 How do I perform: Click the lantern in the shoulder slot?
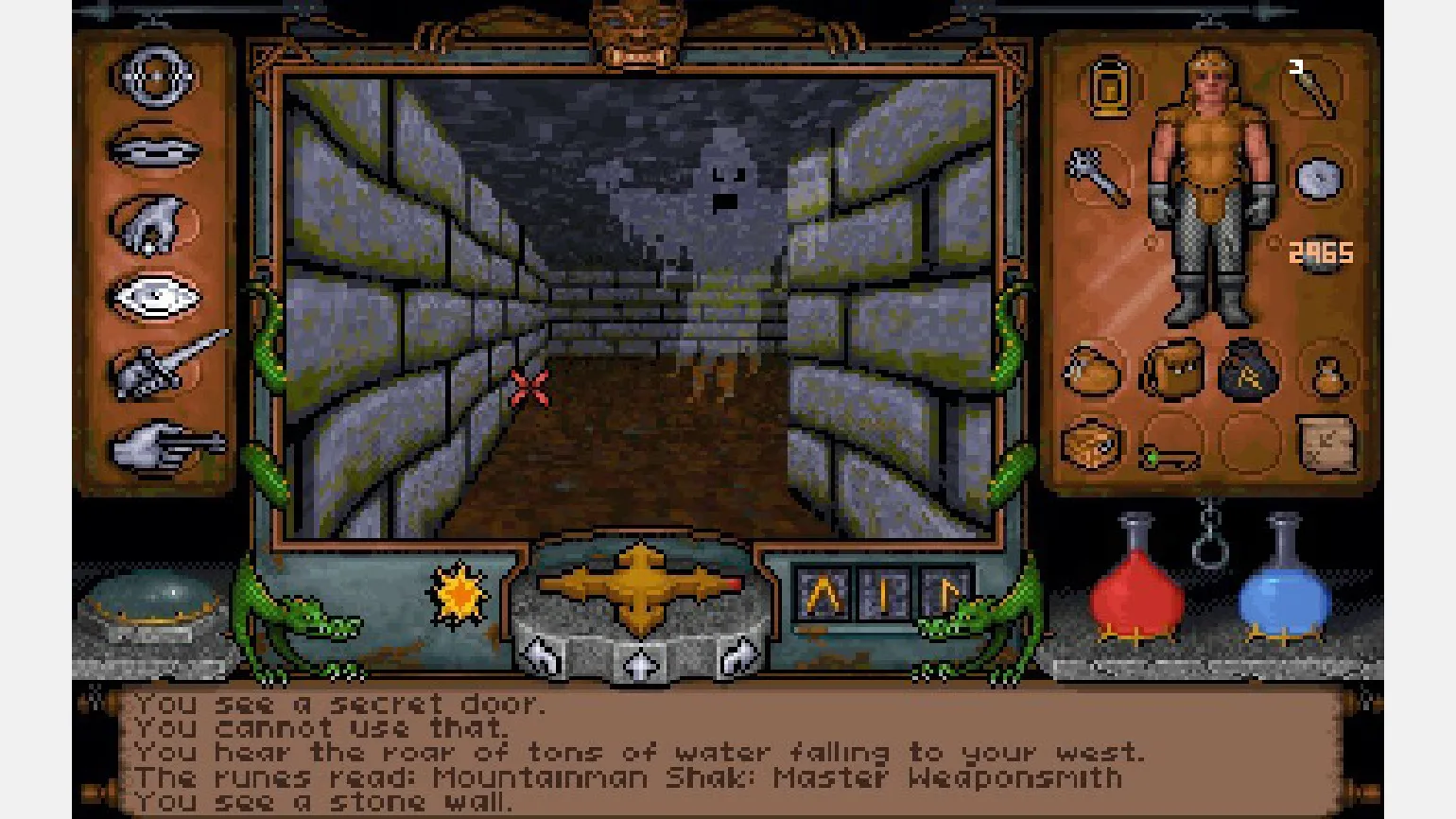tap(1110, 88)
